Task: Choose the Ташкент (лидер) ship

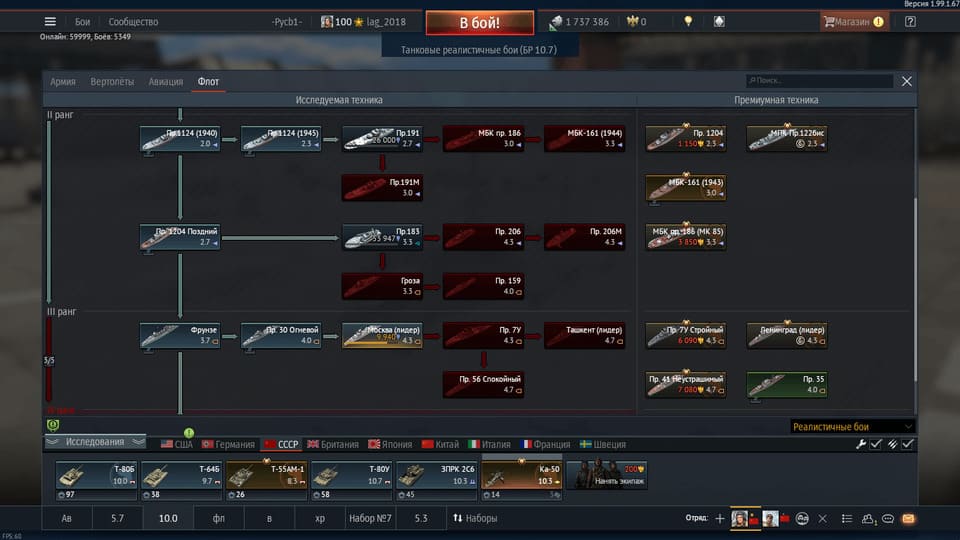Action: [x=585, y=335]
